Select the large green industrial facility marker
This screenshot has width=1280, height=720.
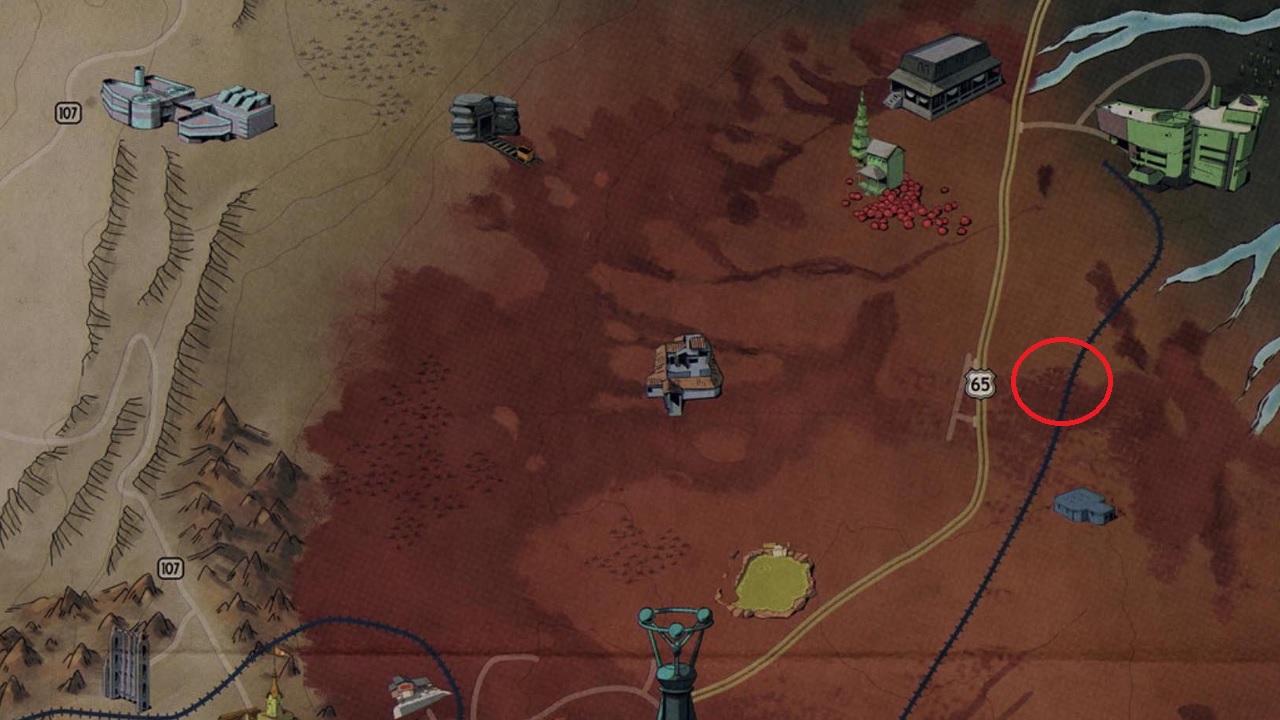[1184, 139]
